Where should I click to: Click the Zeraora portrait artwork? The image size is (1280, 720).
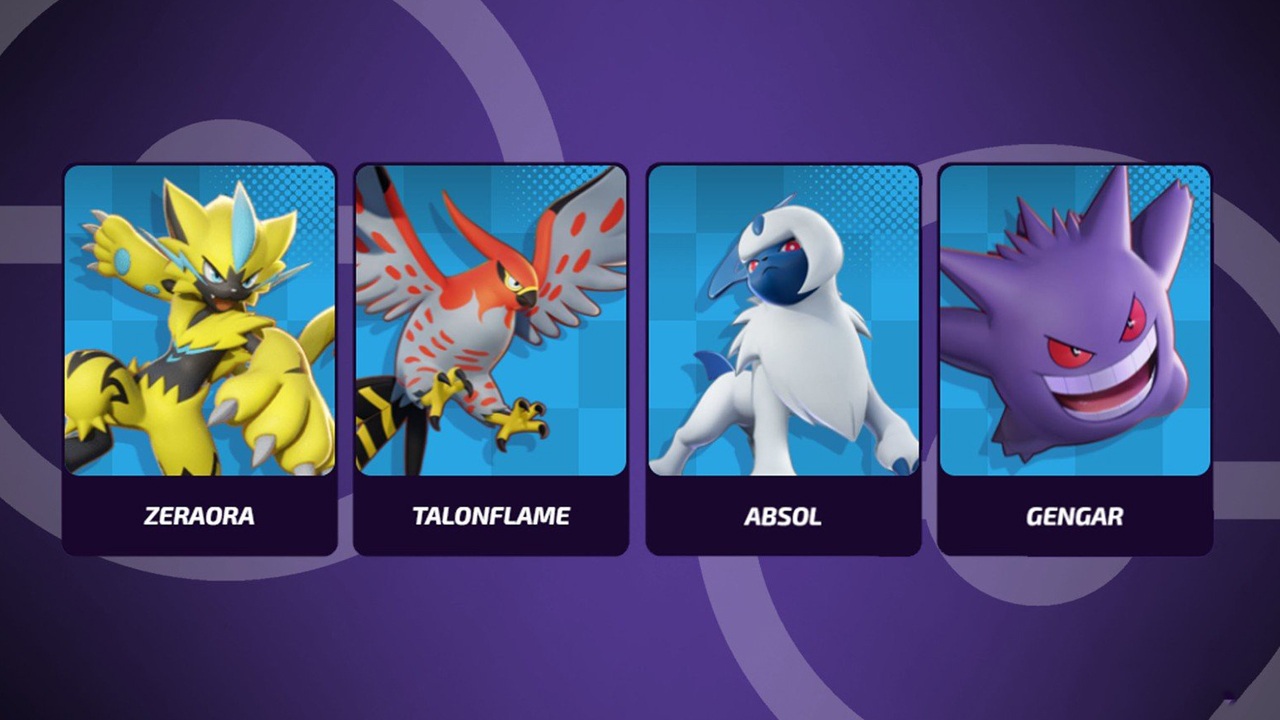point(200,320)
